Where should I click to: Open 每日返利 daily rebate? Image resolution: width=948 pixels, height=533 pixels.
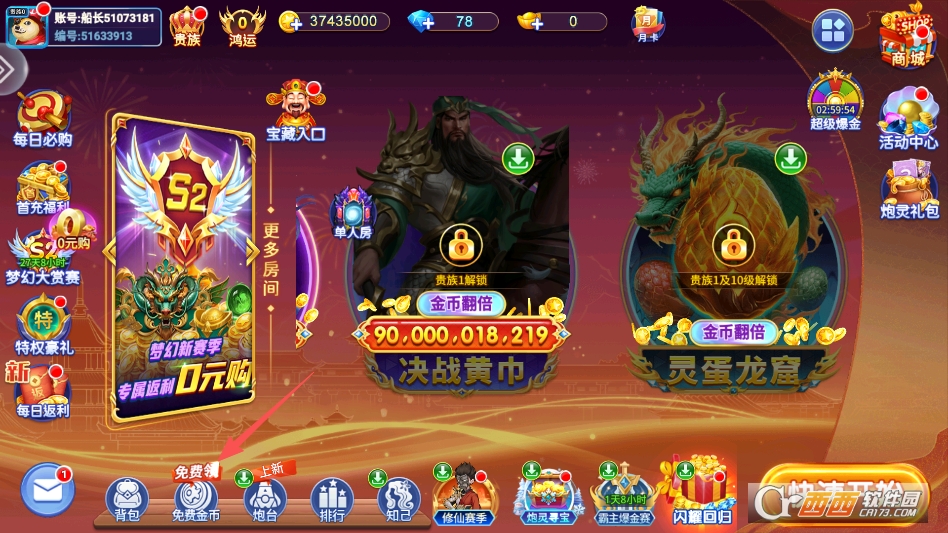point(42,391)
